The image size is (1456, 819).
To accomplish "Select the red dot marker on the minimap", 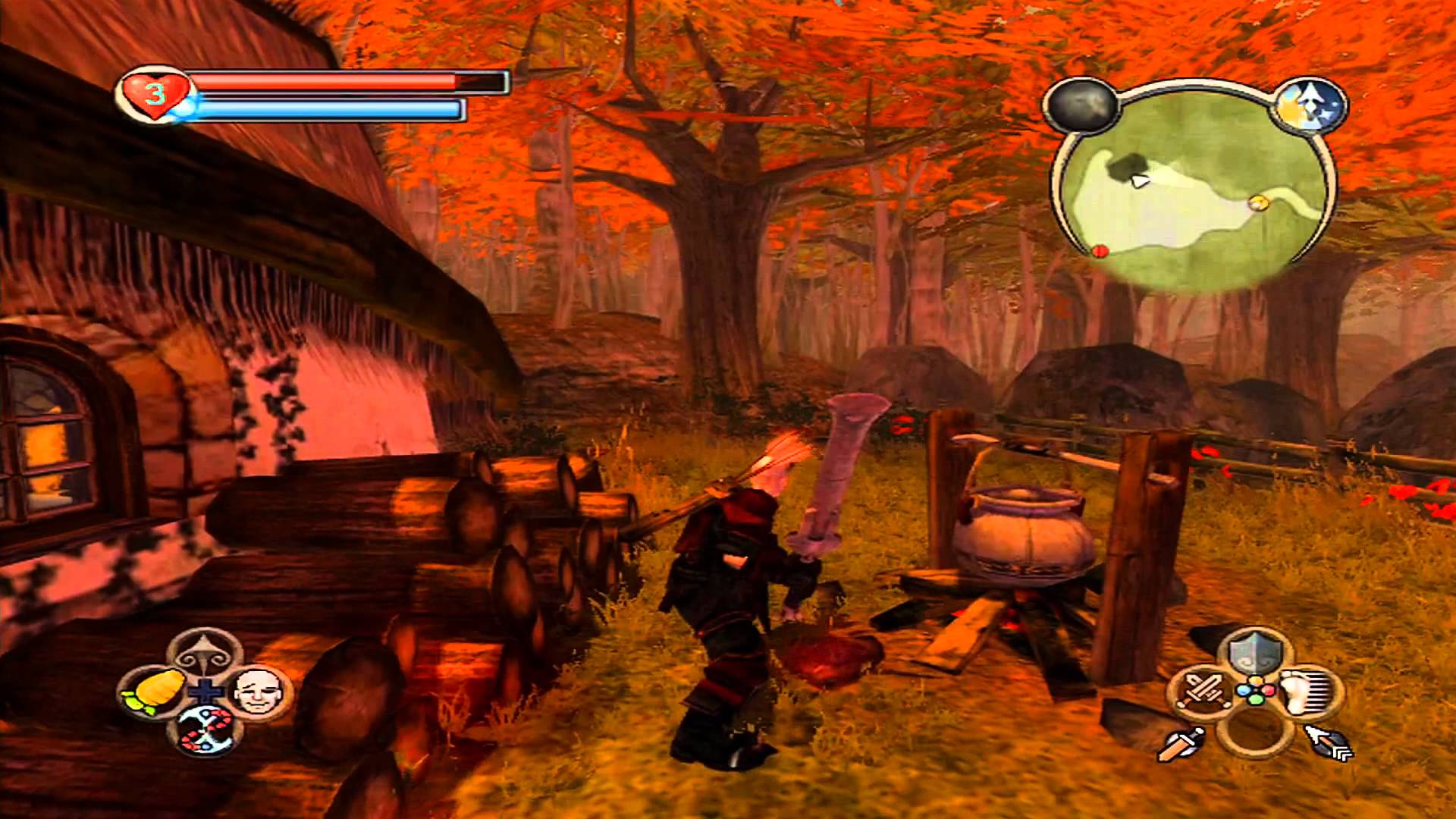I will pos(1101,250).
